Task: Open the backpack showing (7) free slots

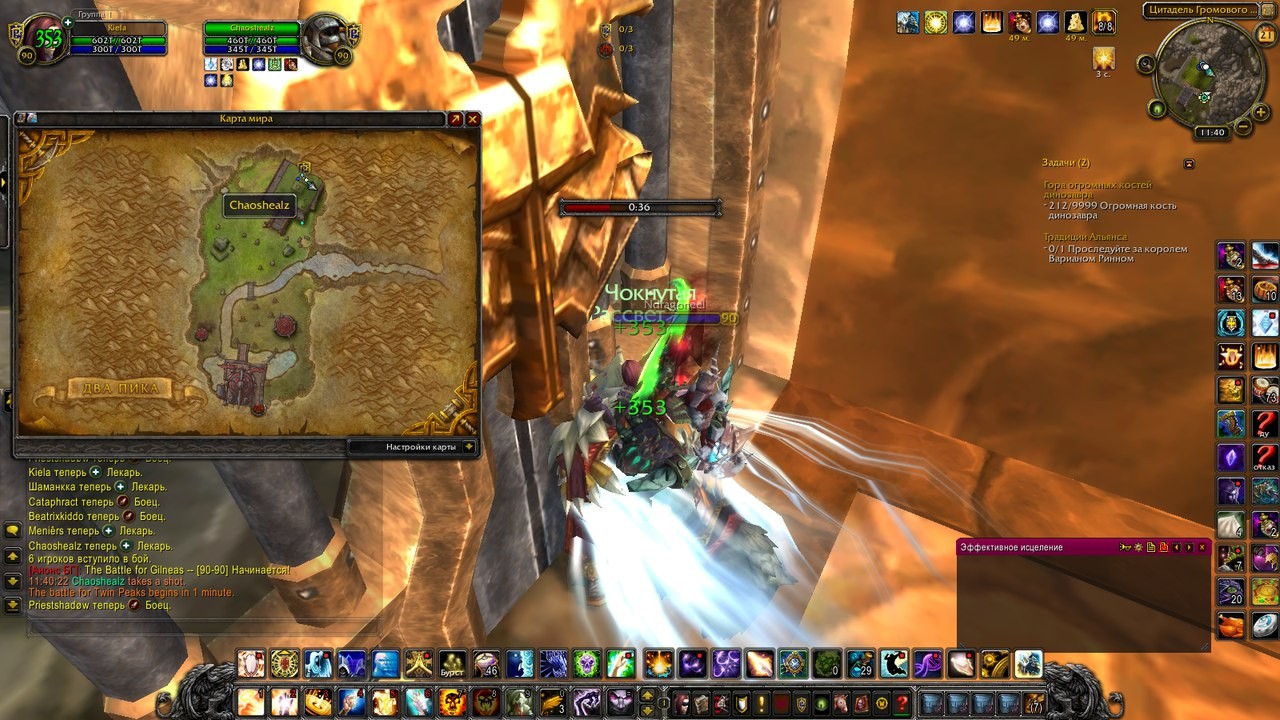Action: pyautogui.click(x=1034, y=703)
